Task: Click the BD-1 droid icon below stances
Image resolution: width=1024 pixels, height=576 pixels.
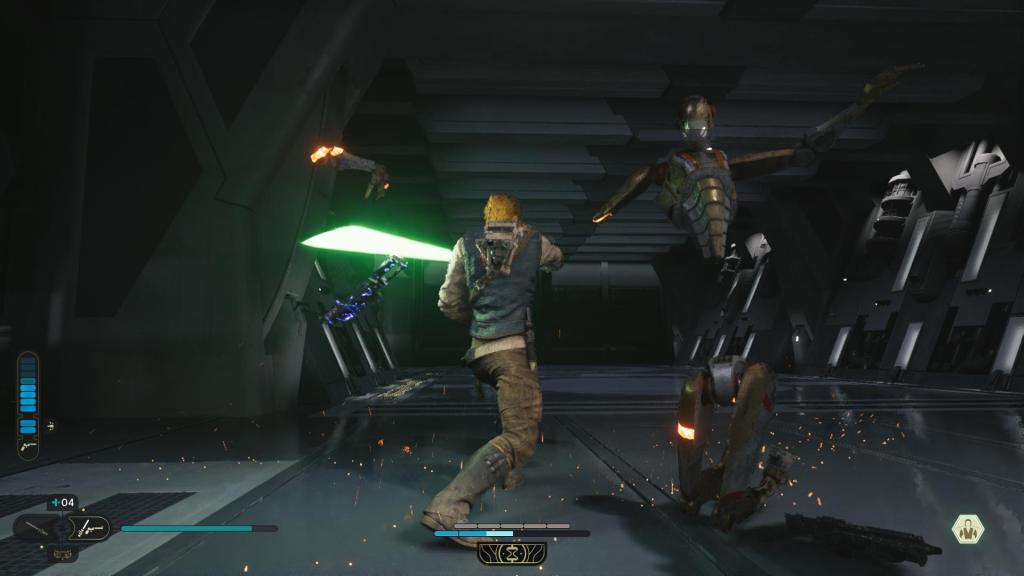Action: (63, 552)
